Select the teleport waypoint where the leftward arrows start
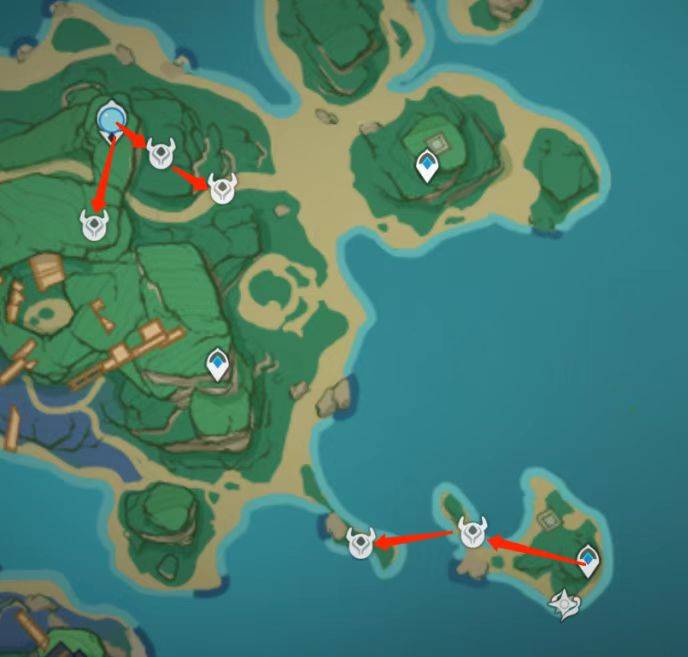 pos(589,562)
